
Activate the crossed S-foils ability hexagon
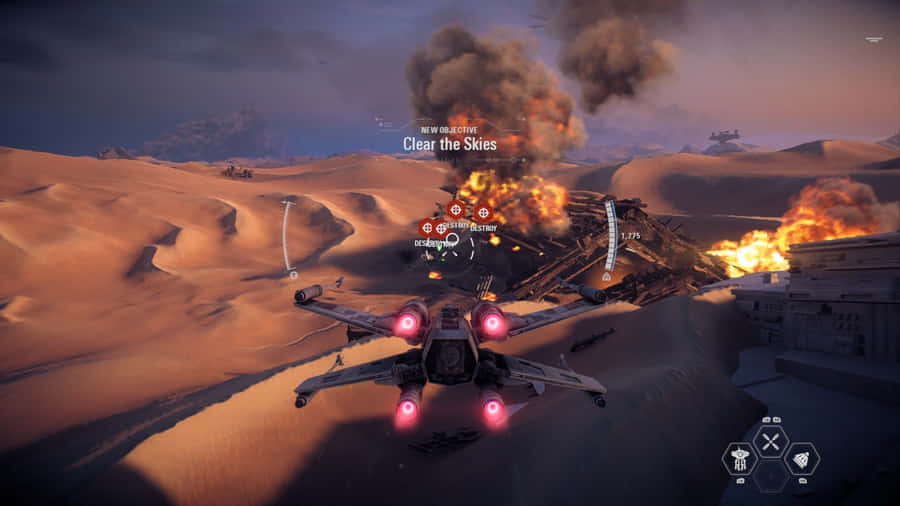pyautogui.click(x=770, y=441)
